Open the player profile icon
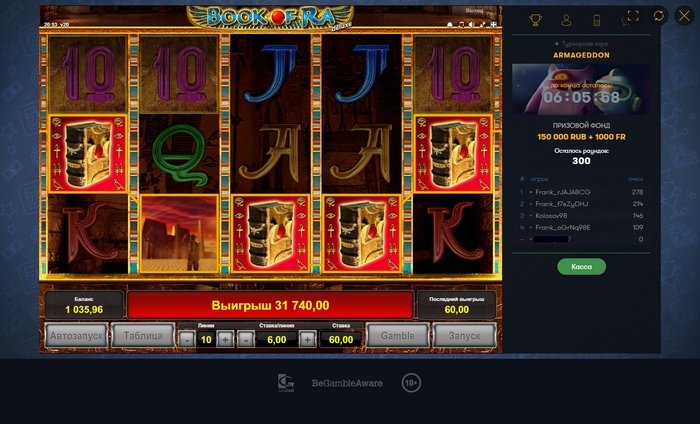 [x=566, y=19]
